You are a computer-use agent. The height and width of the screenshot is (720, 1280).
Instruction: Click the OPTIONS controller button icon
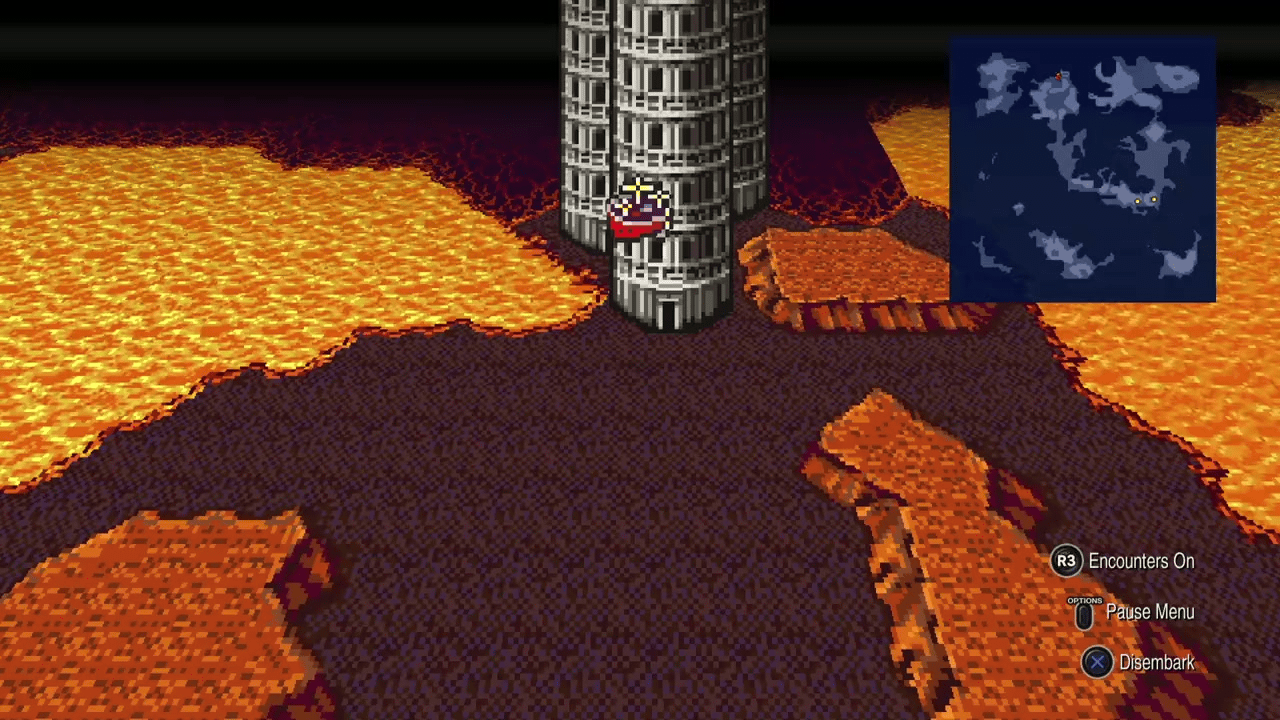coord(1084,613)
